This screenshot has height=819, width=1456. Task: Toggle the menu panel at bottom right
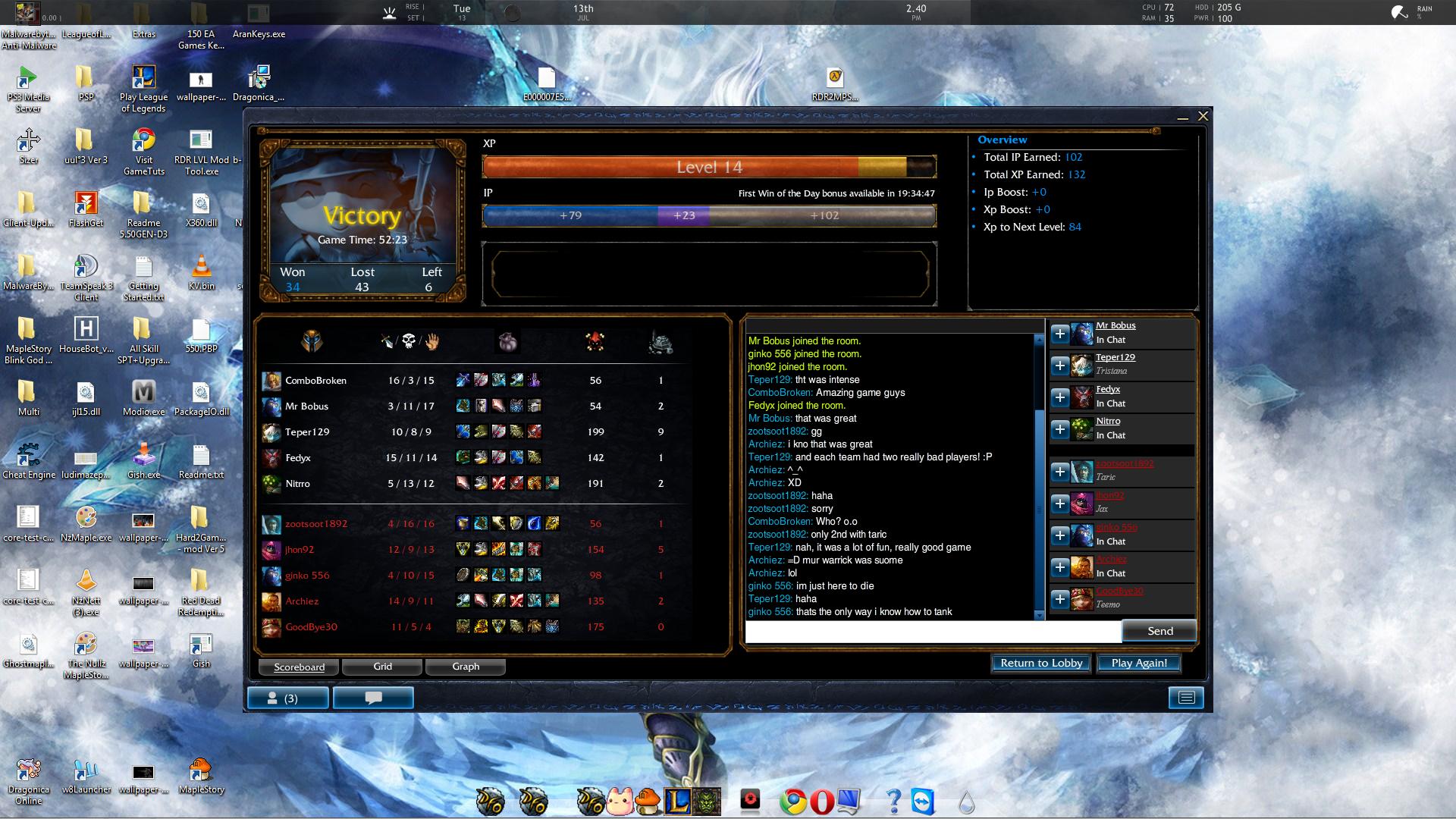click(1187, 697)
